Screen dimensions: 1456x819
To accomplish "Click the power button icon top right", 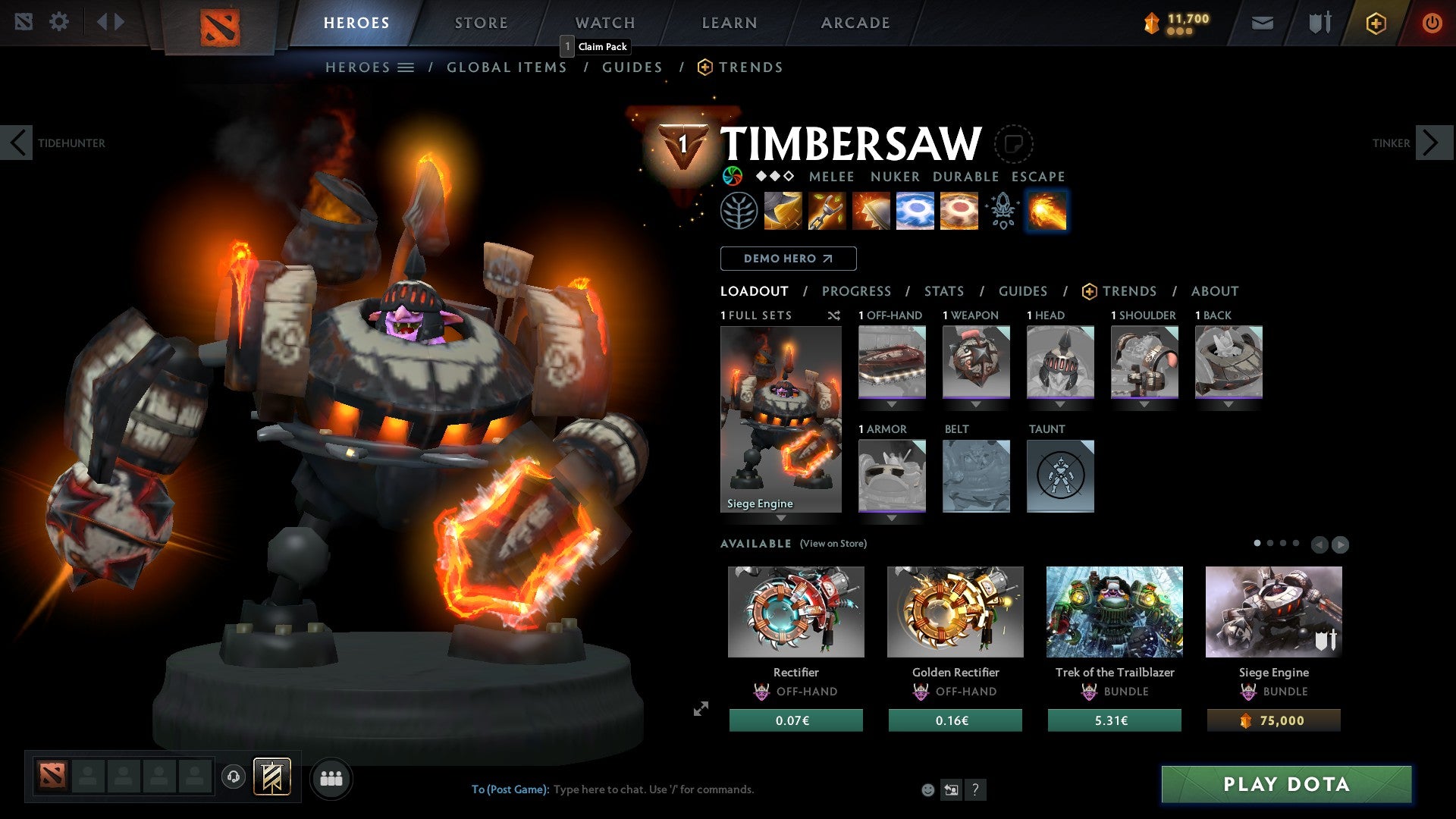I will tap(1432, 23).
